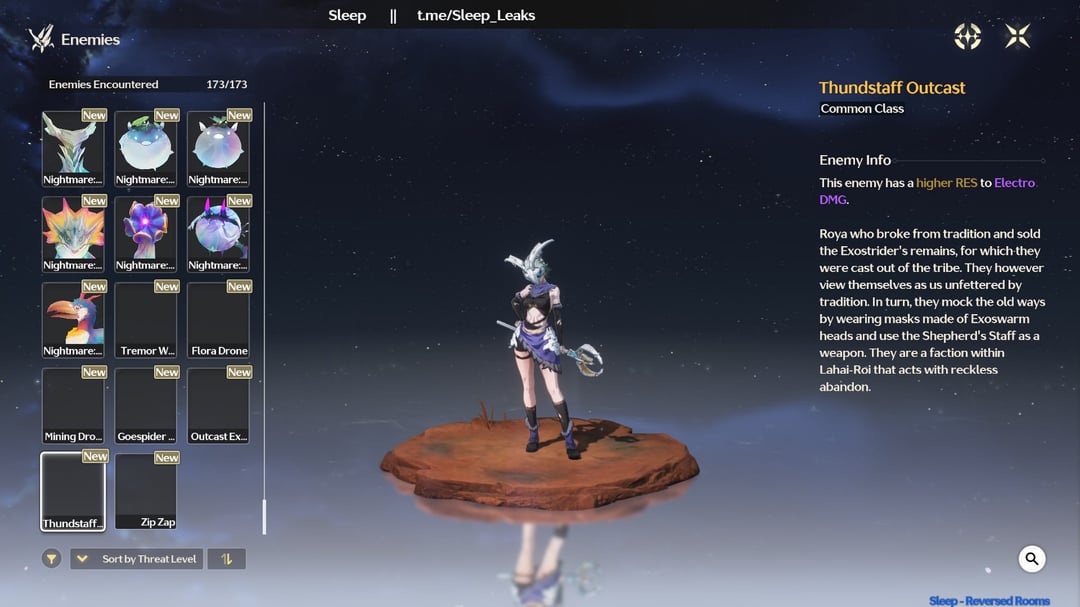Screen dimensions: 1080x607
Task: Click the enemy list scrollbar
Action: point(264,516)
